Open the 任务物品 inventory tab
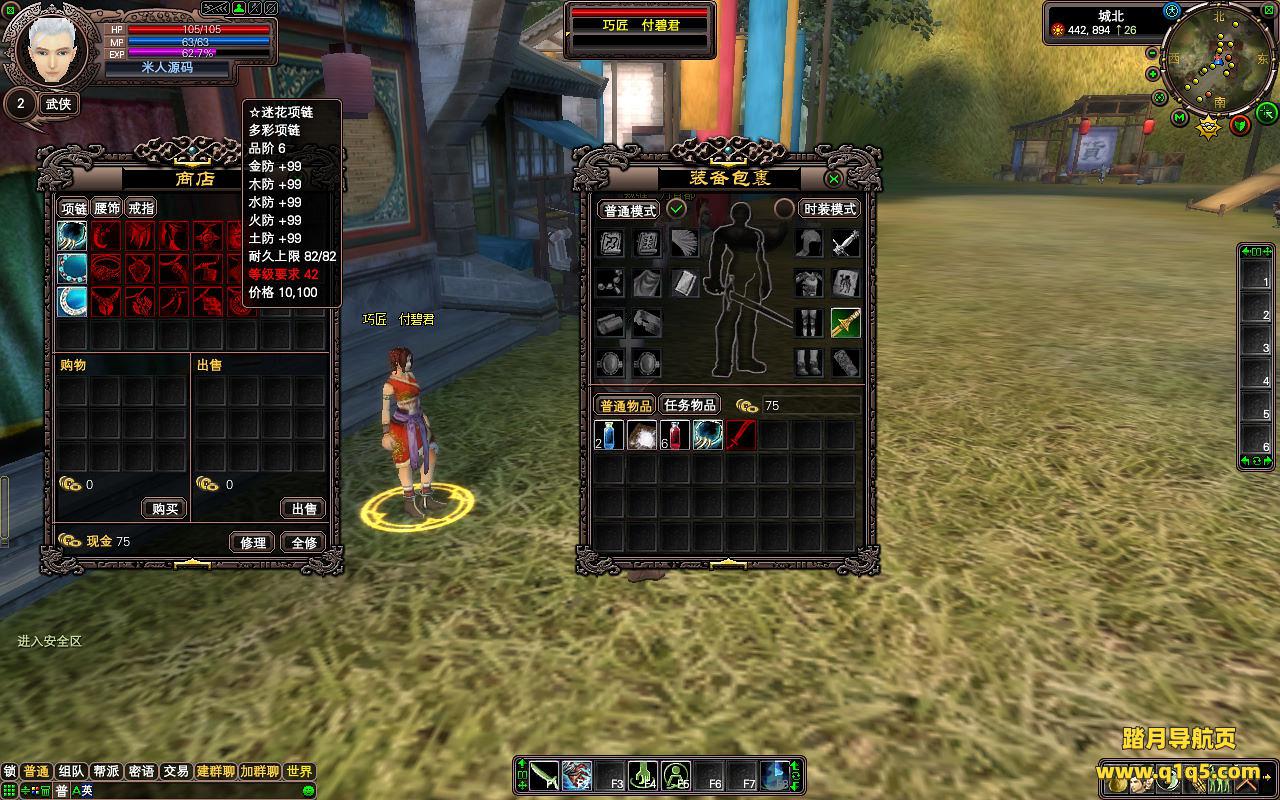The height and width of the screenshot is (800, 1280). 690,405
